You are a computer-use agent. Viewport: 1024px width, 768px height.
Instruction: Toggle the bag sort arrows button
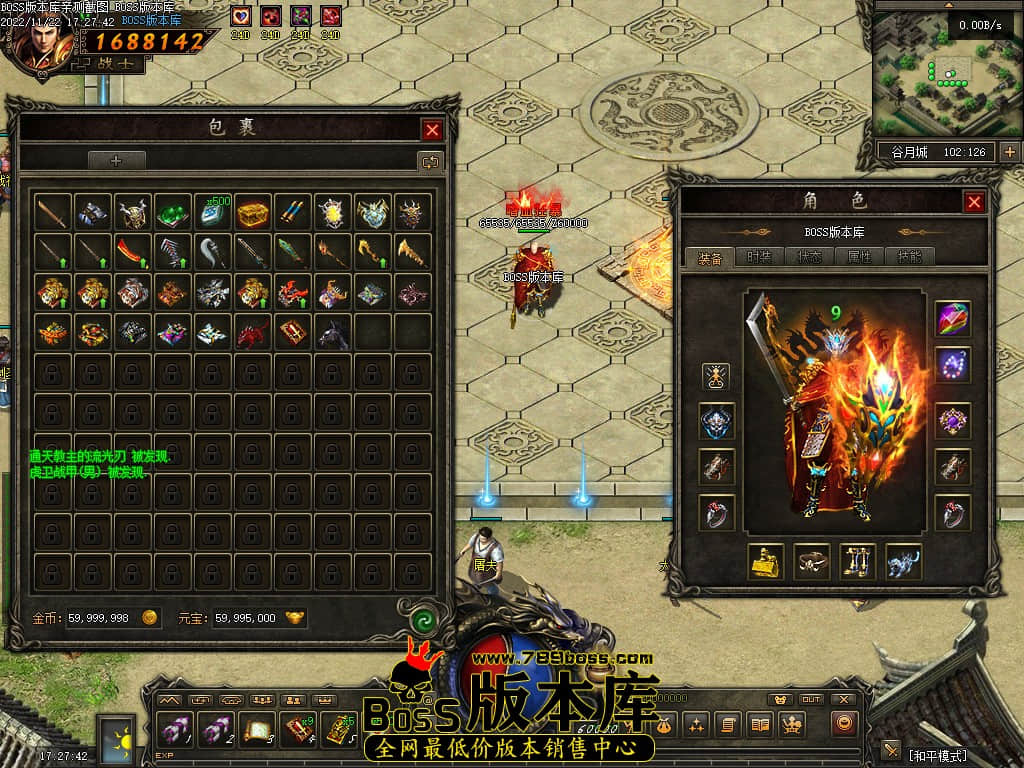tap(430, 160)
